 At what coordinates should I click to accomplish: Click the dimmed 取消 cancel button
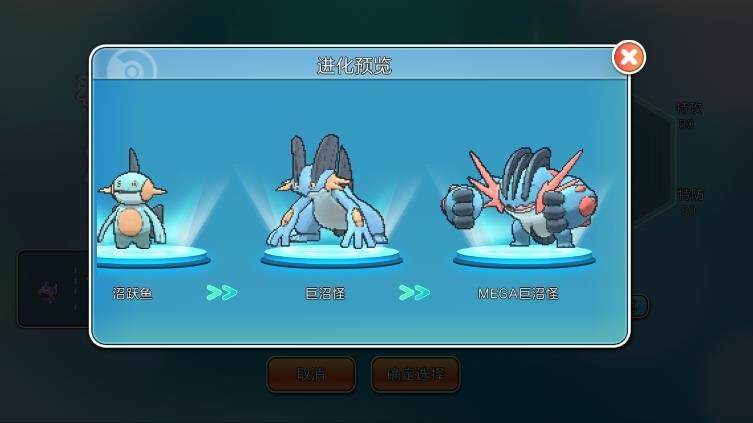click(x=311, y=375)
